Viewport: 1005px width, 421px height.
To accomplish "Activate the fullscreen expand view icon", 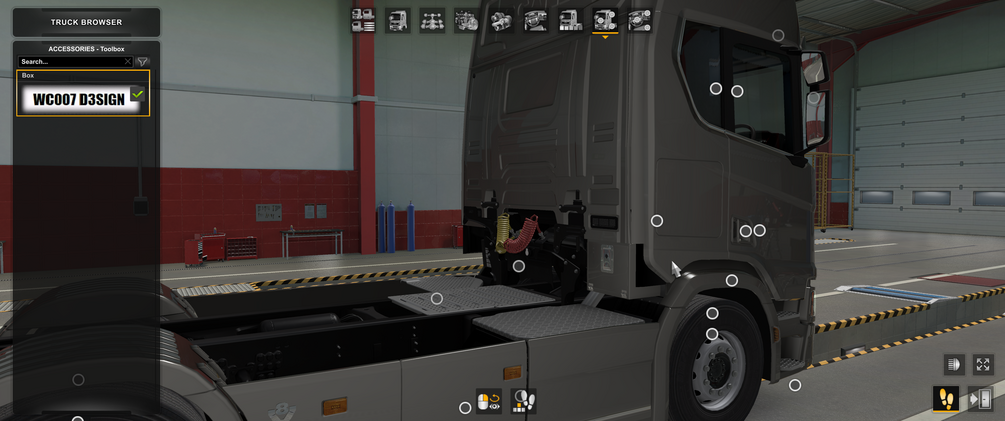I will (x=983, y=365).
